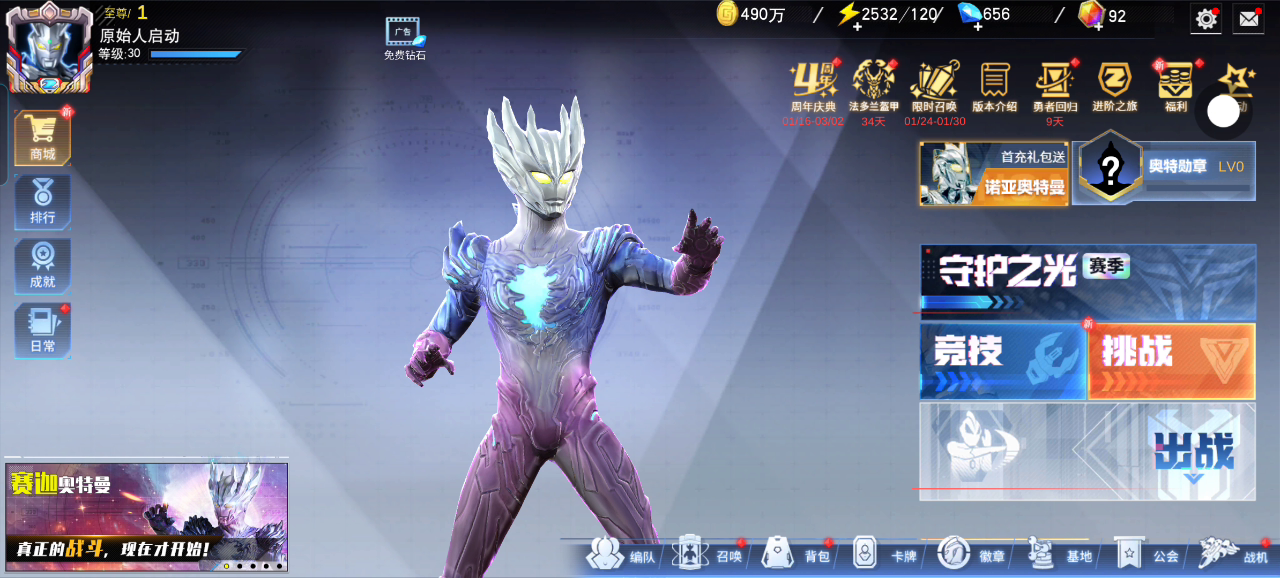
Task: View the 成就 achievements page
Action: 42,266
